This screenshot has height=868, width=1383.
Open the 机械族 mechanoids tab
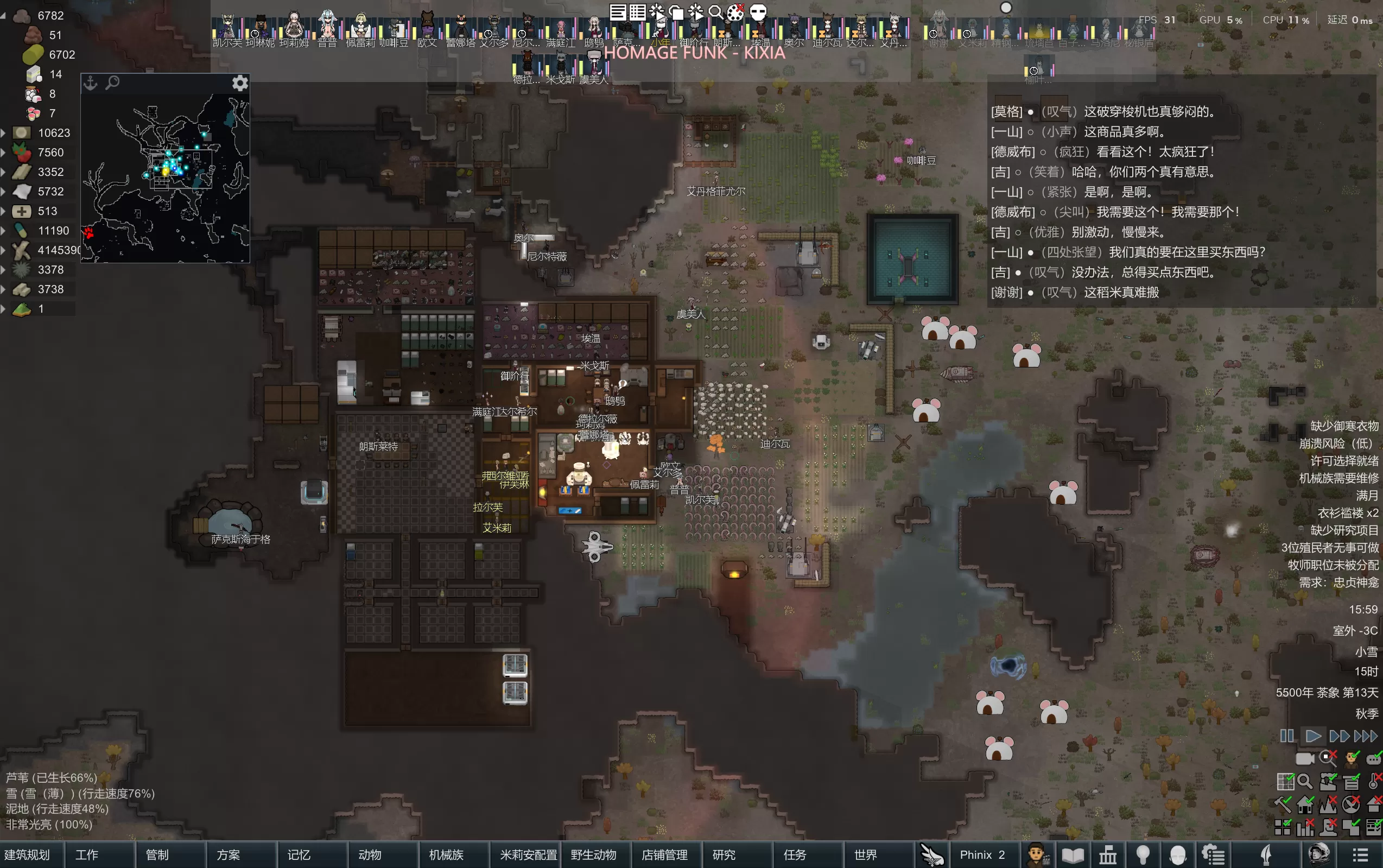tap(446, 855)
